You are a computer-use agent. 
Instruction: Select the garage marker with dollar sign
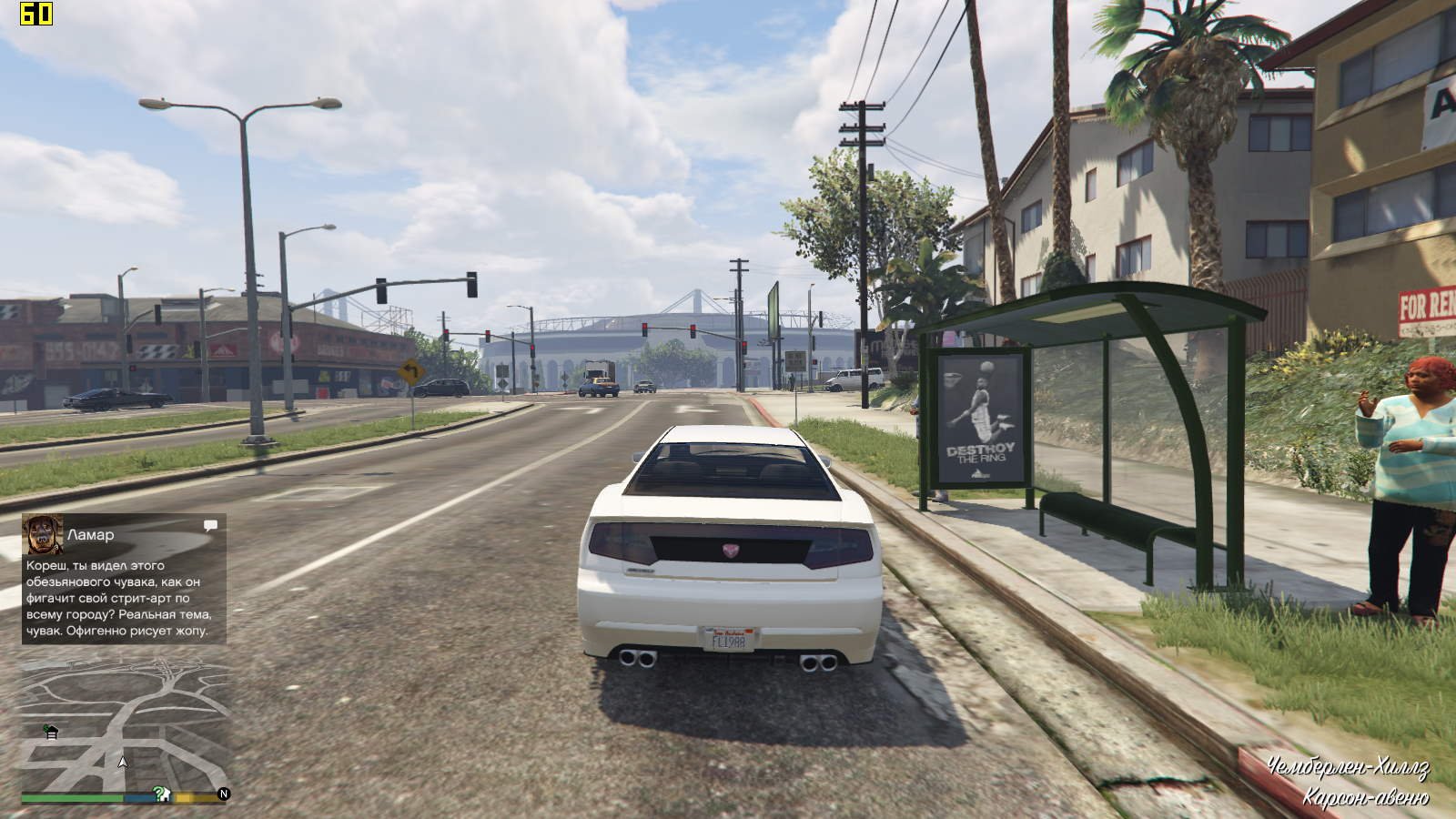[51, 732]
